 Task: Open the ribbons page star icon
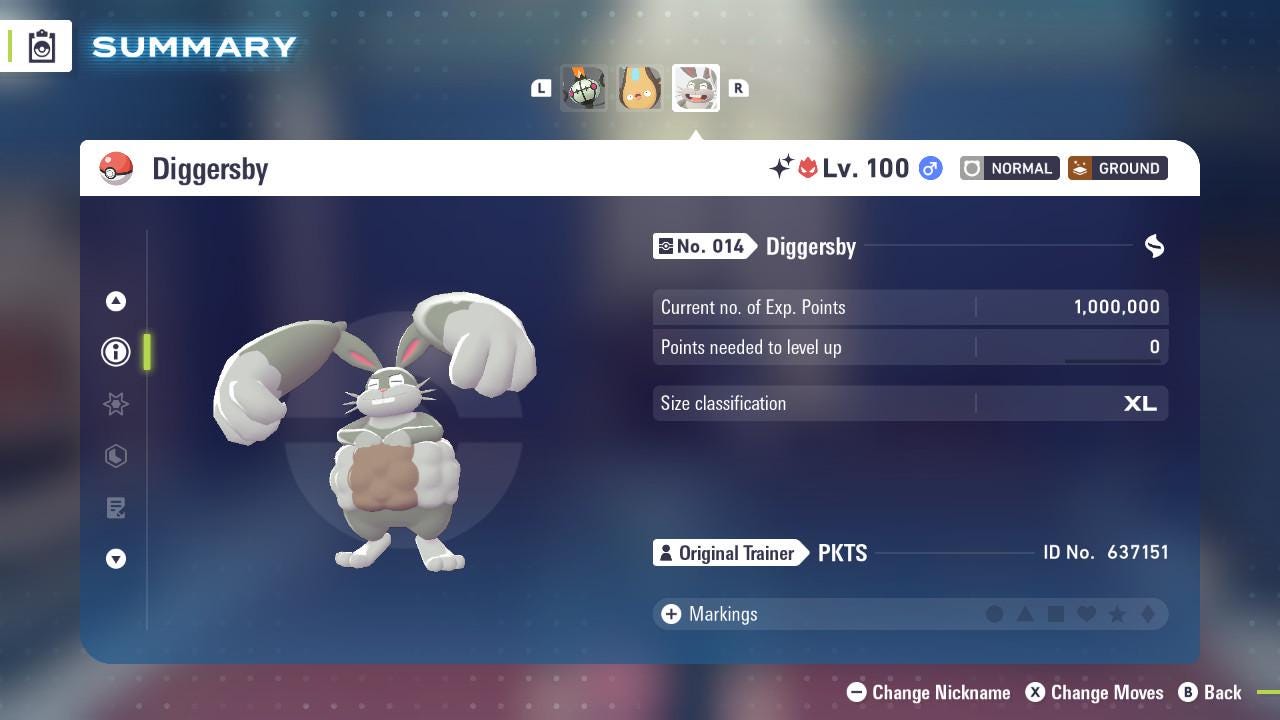(116, 404)
